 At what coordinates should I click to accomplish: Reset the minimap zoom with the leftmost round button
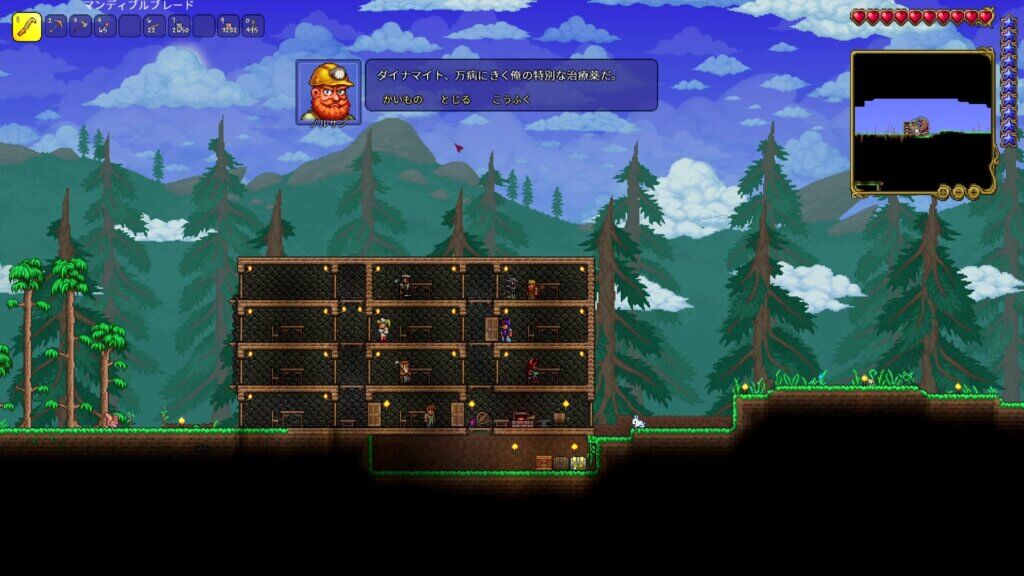tap(943, 191)
